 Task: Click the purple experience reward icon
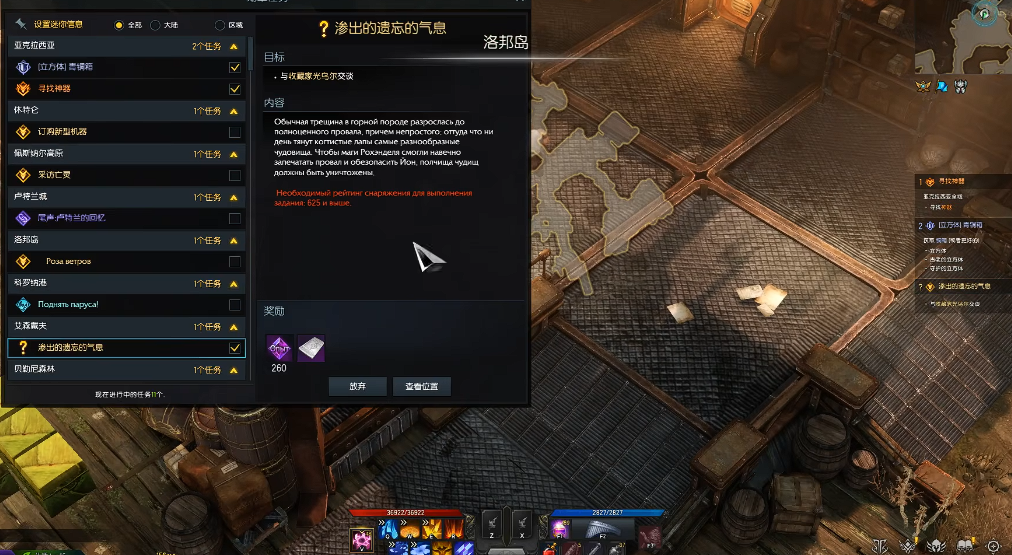pyautogui.click(x=278, y=347)
